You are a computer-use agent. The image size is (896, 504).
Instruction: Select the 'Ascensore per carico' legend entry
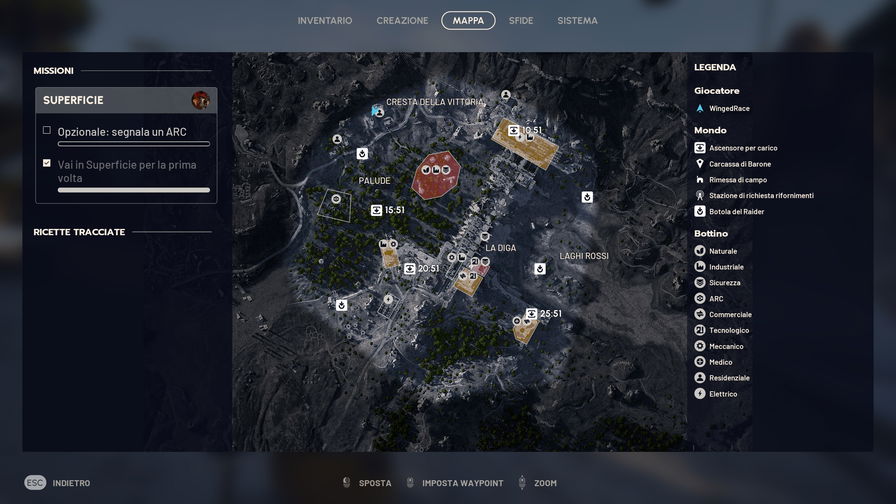pyautogui.click(x=742, y=148)
